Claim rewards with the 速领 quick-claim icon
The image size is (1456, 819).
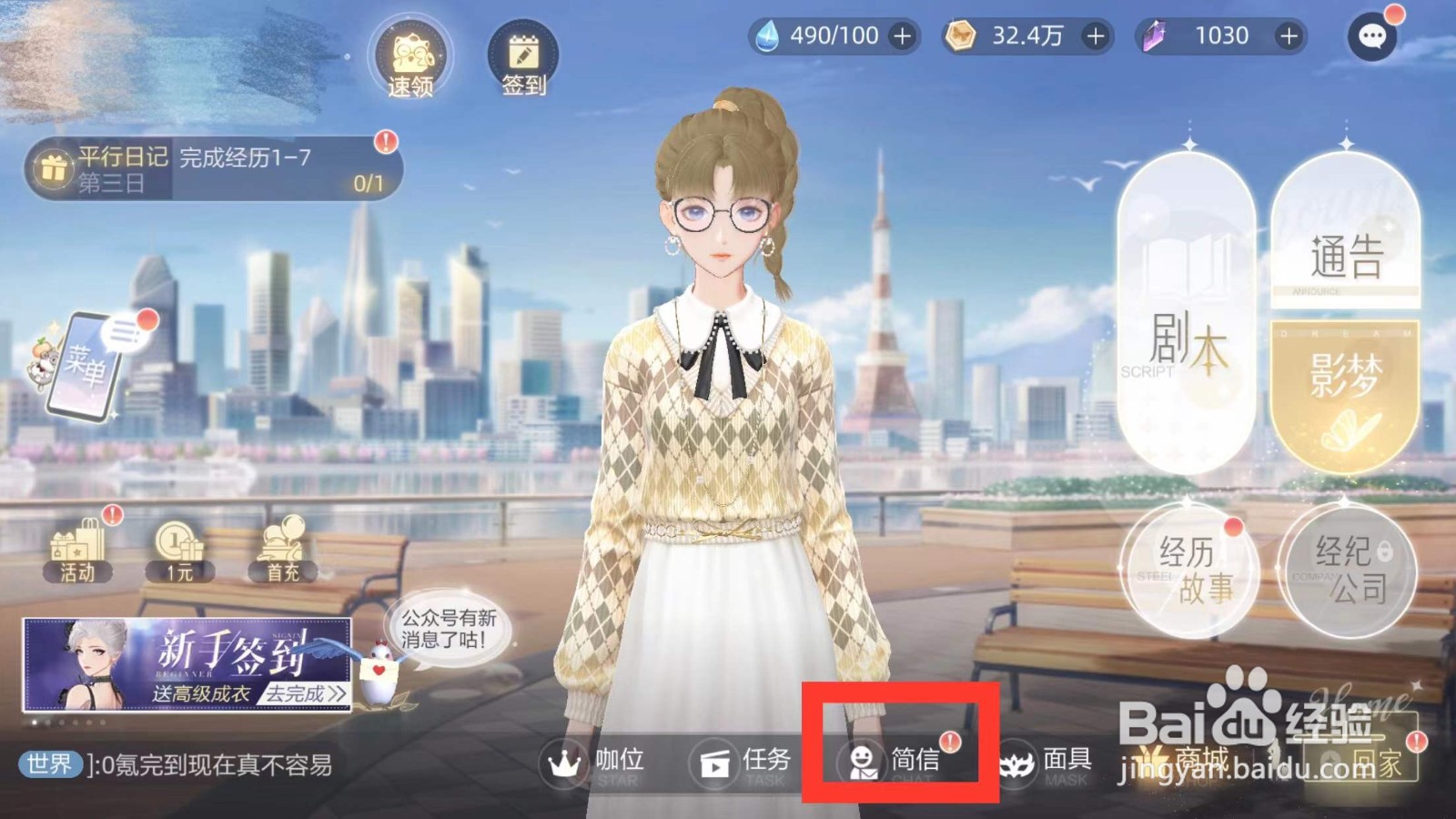click(412, 56)
